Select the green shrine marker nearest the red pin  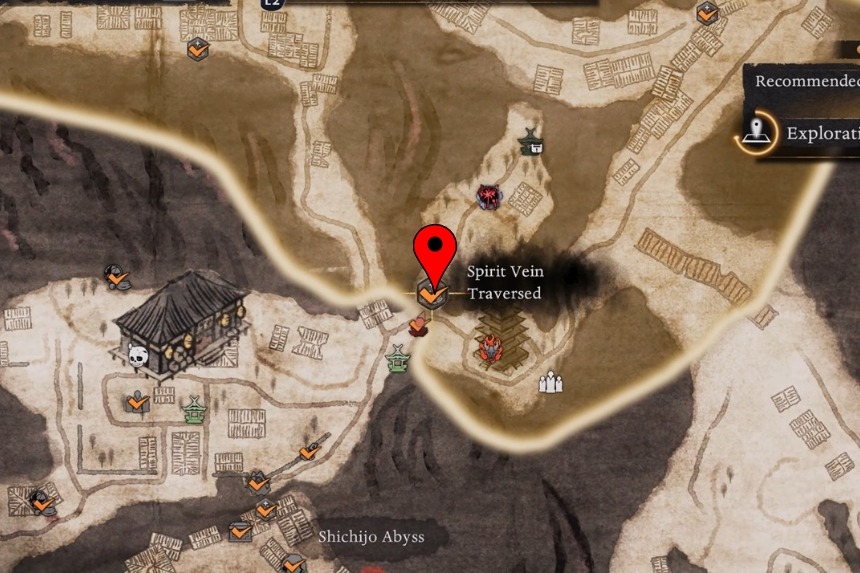(399, 357)
